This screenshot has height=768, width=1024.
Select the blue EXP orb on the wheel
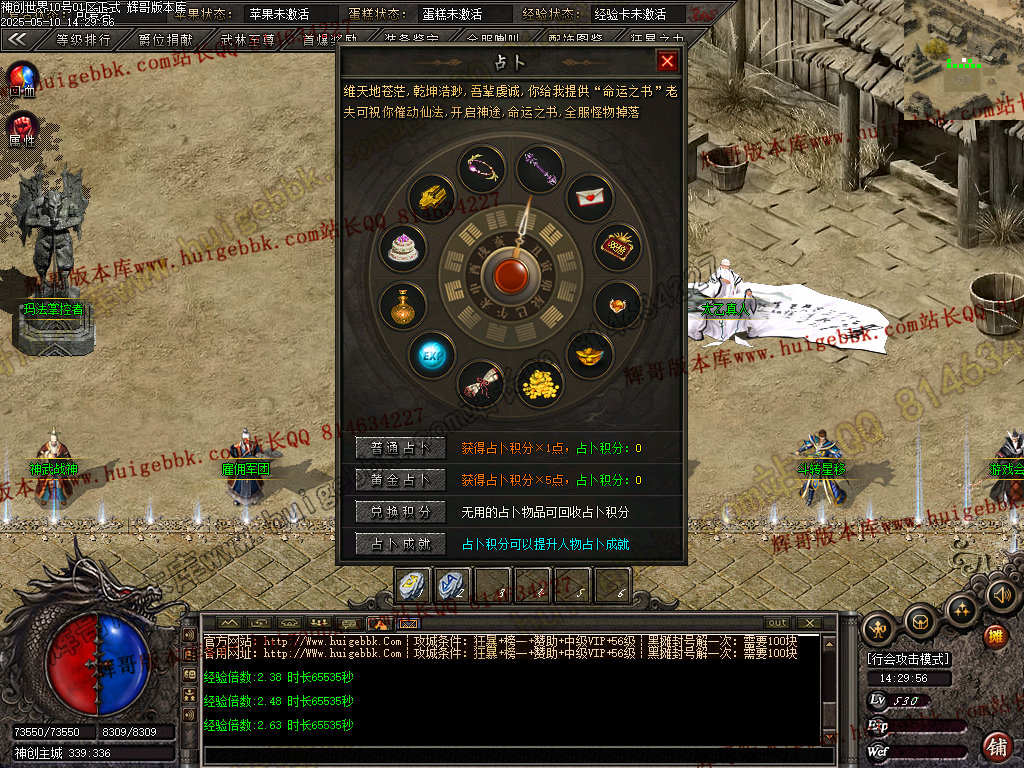click(x=432, y=354)
